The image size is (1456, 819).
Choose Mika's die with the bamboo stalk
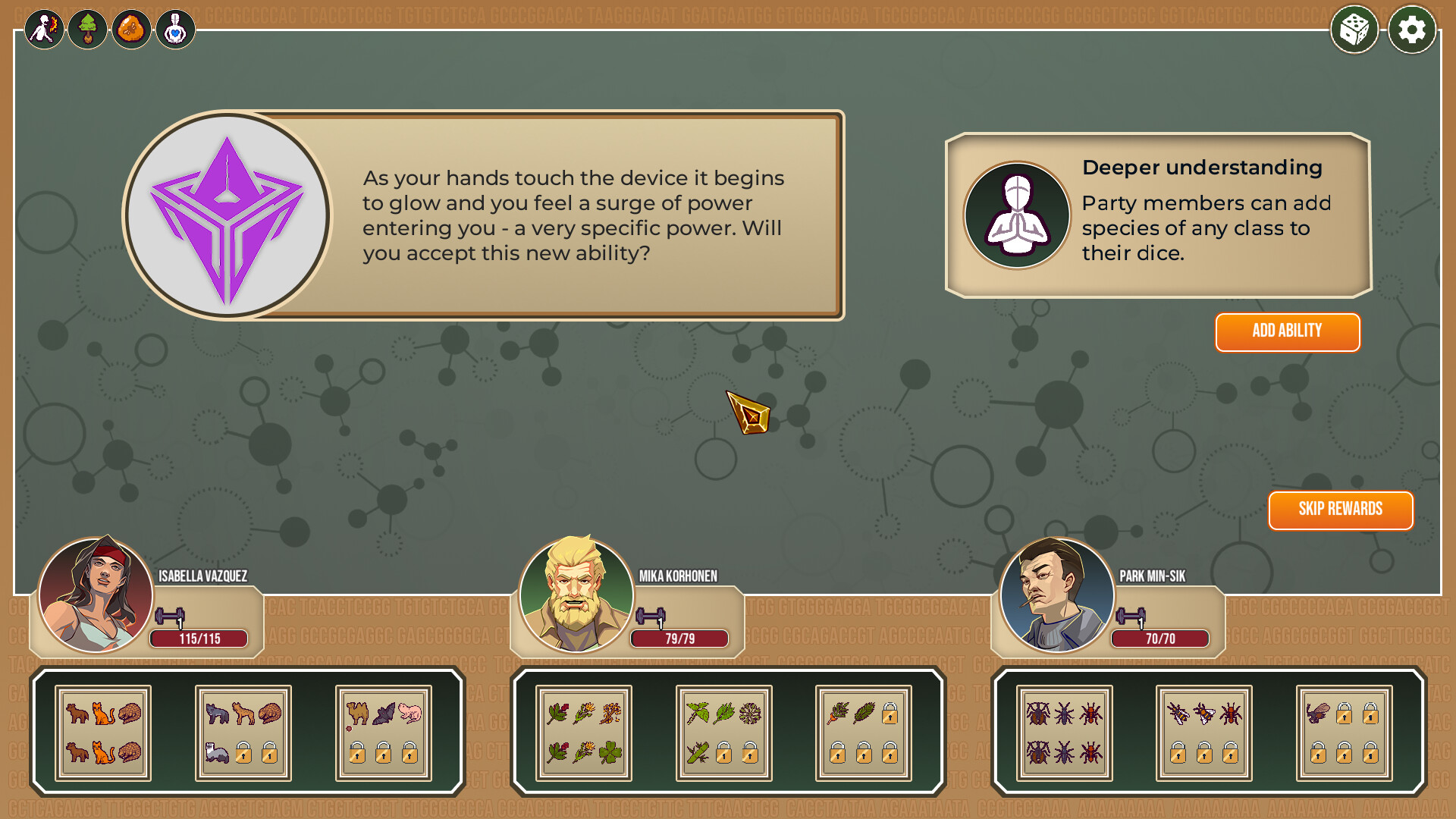pos(723,733)
